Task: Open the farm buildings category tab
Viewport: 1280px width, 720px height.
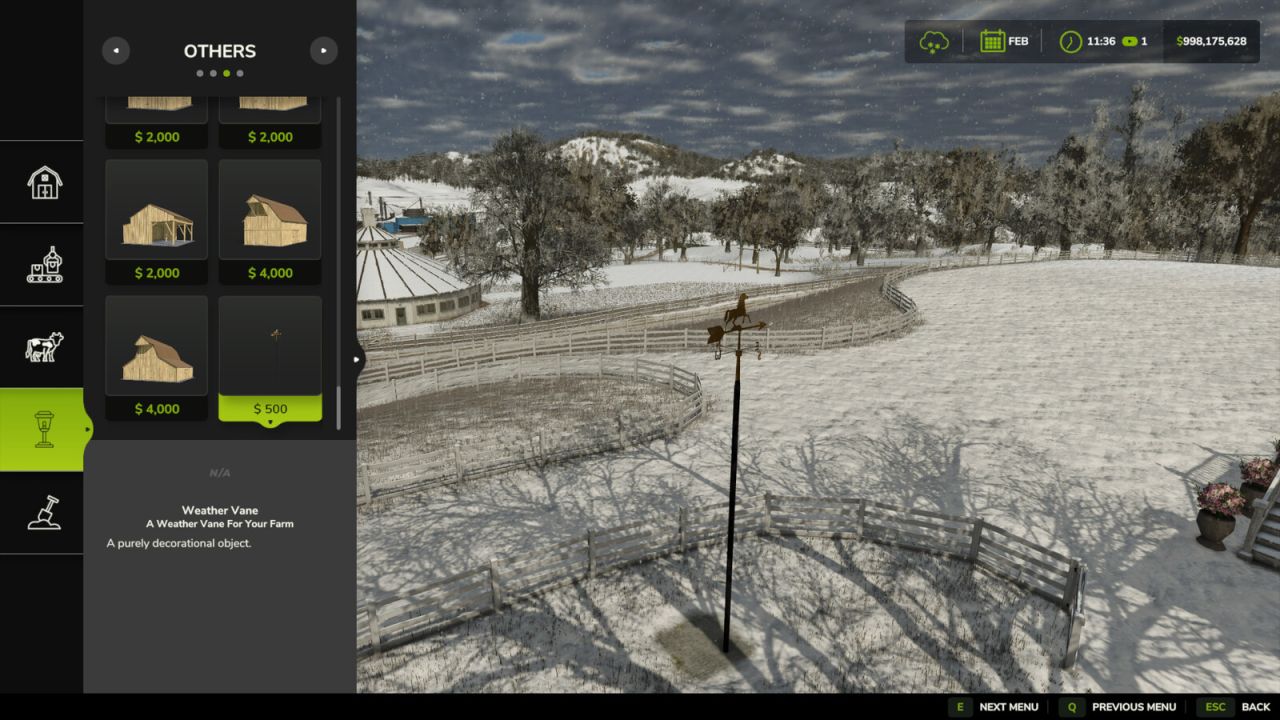Action: 44,182
